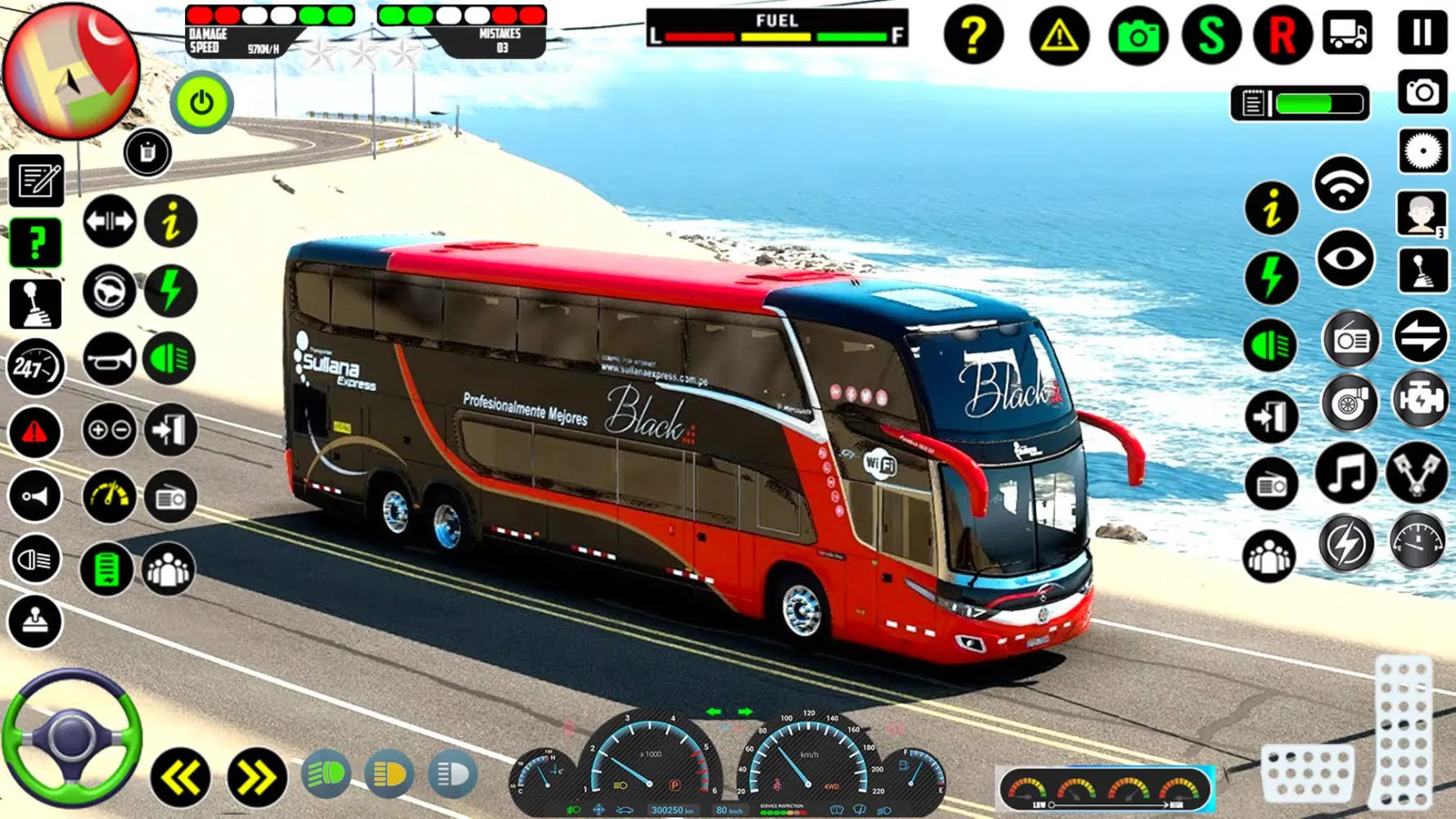Image resolution: width=1456 pixels, height=819 pixels.
Task: Pause the game with the pause button
Action: pyautogui.click(x=1422, y=34)
